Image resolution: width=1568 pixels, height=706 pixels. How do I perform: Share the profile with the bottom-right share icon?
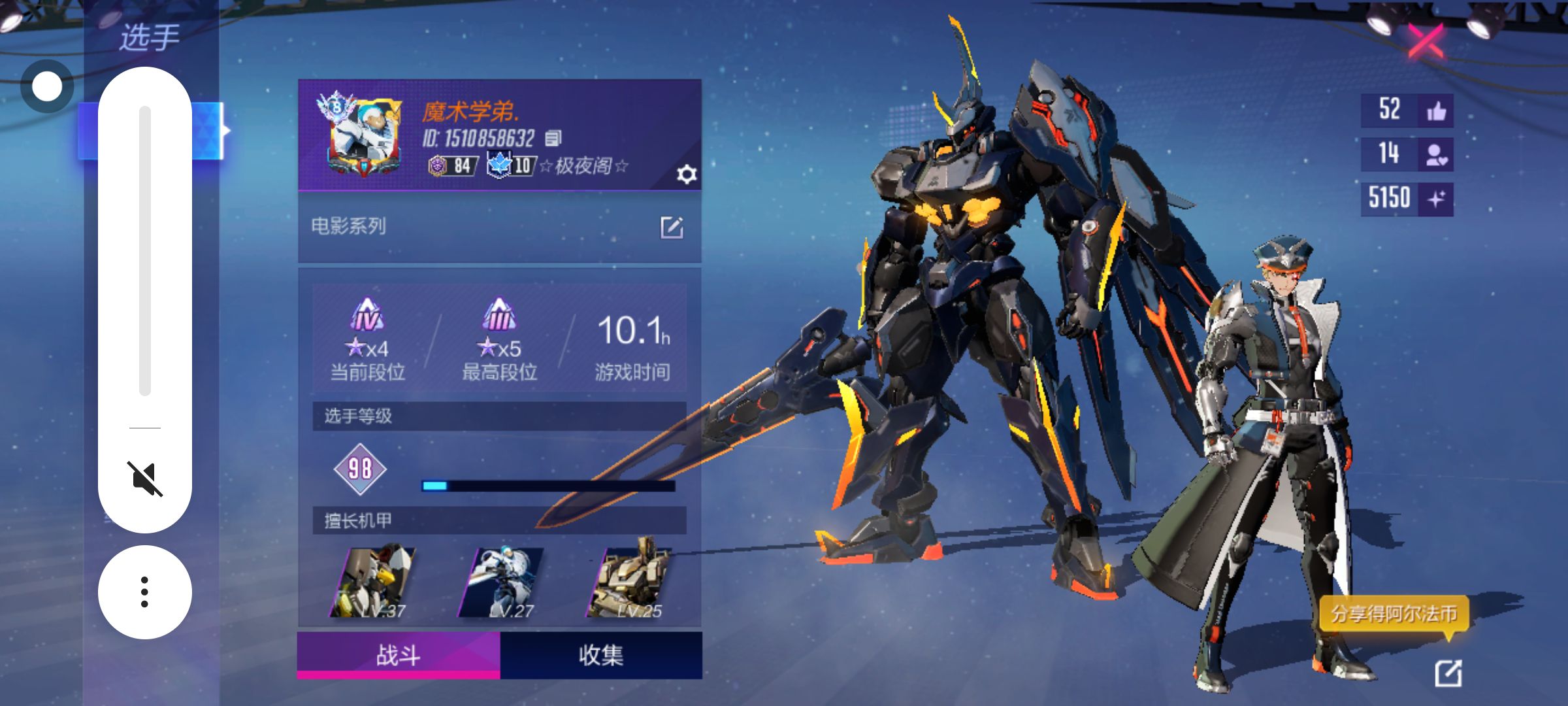(1448, 673)
